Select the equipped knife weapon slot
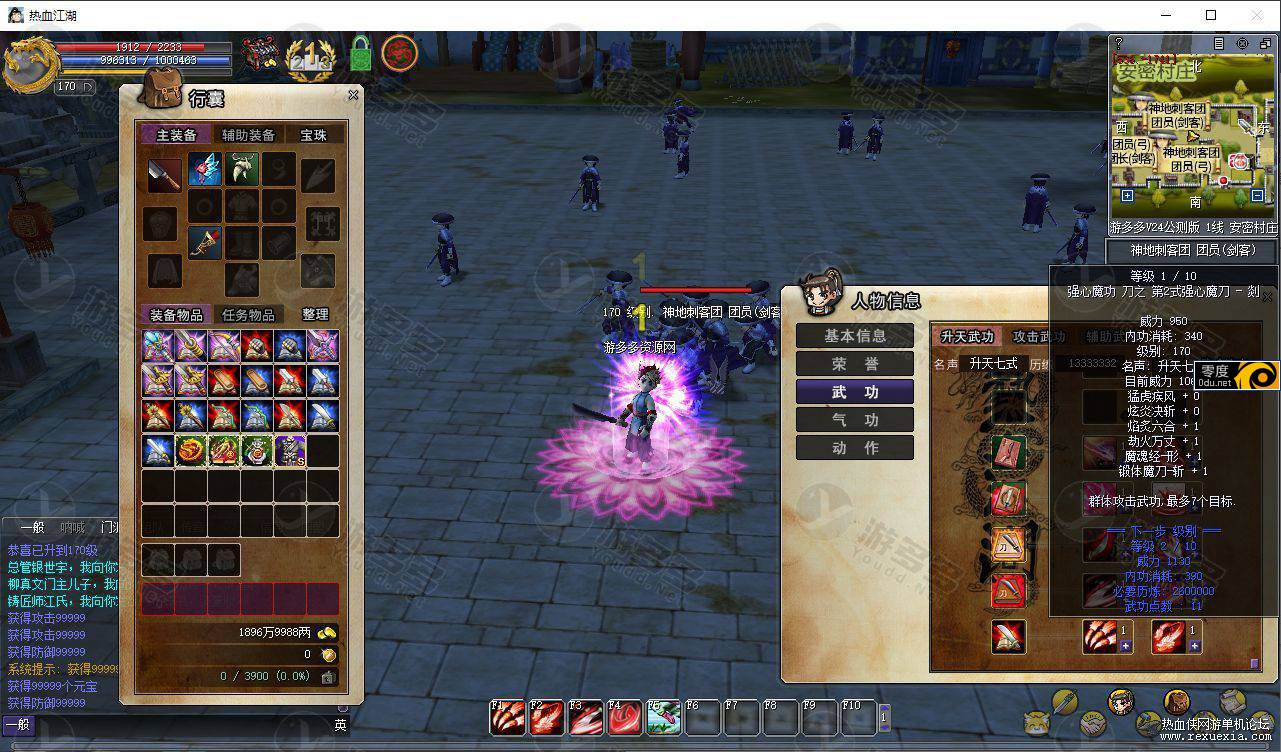1281x752 pixels. coord(164,173)
